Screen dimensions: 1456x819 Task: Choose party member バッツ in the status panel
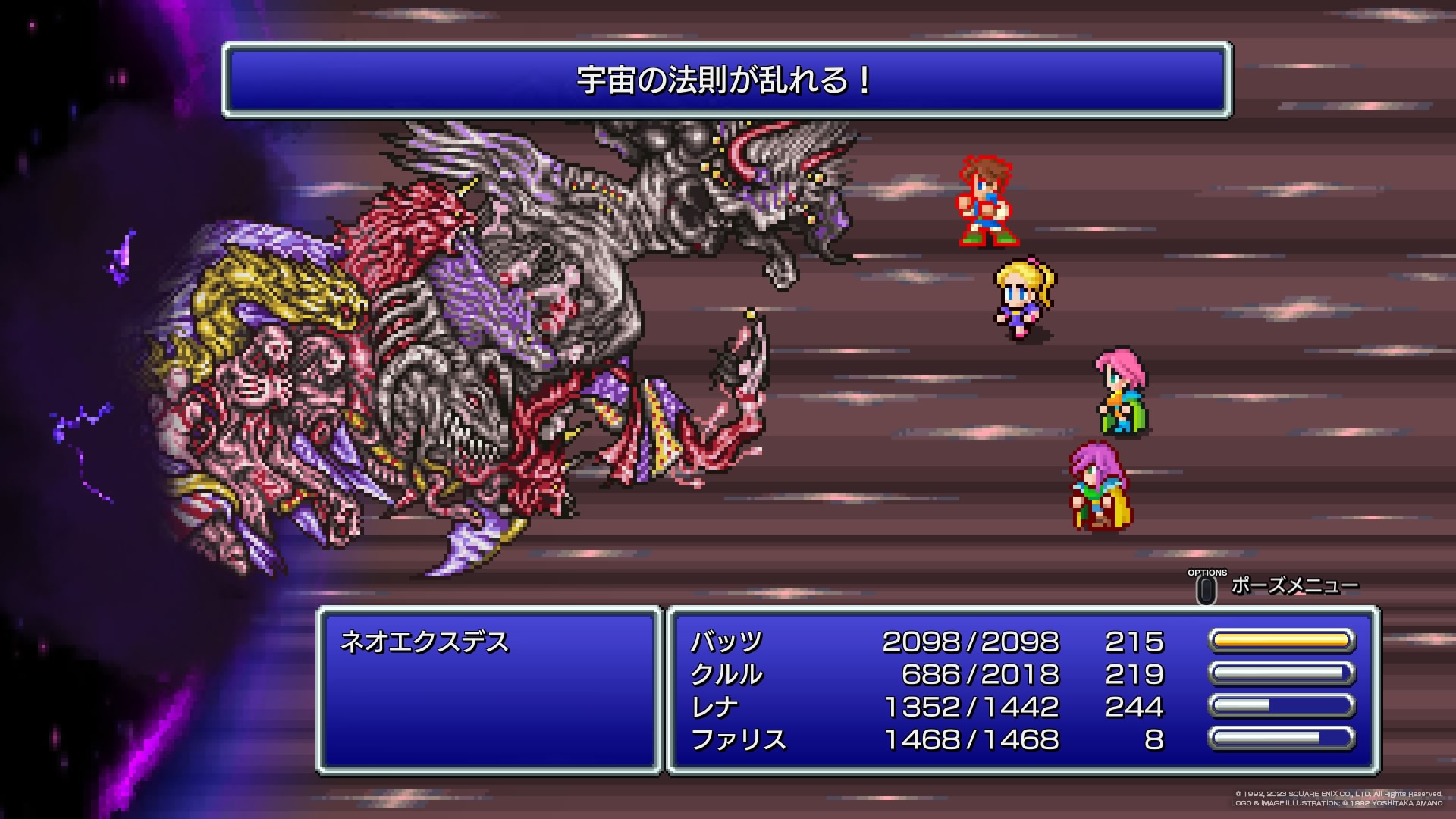(726, 642)
